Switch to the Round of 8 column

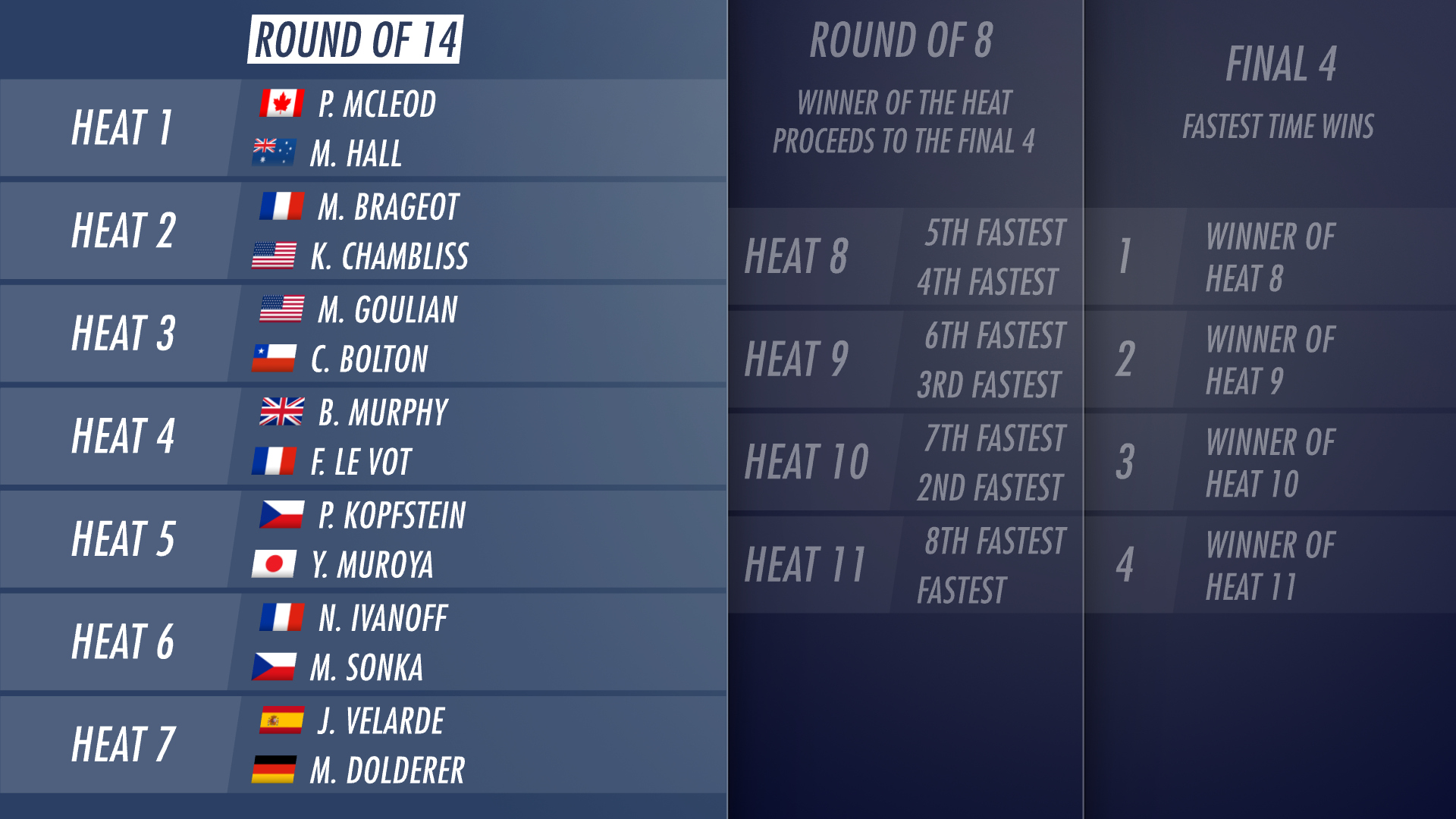[x=901, y=39]
